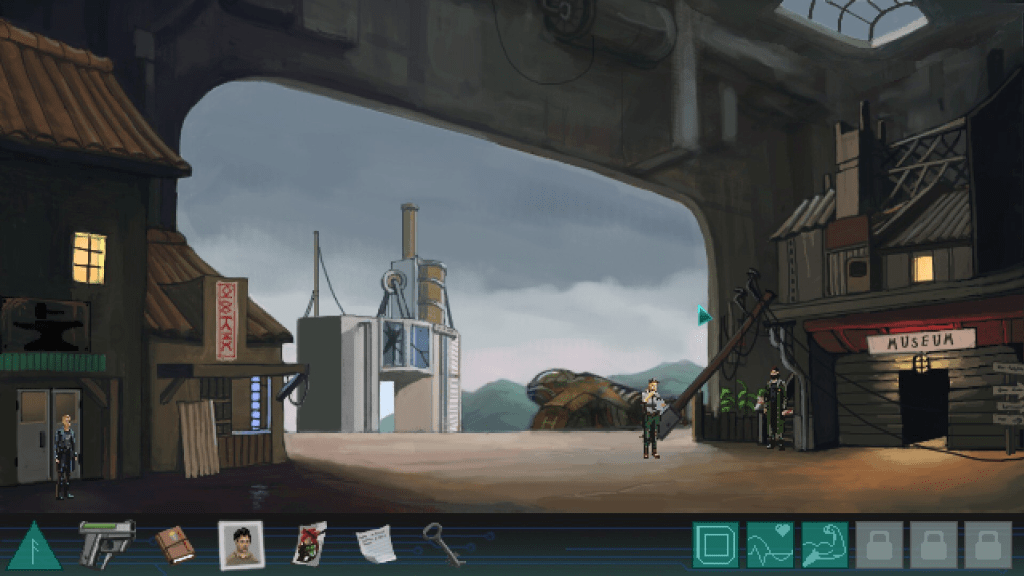Activate the square chip implant ability

pos(715,545)
